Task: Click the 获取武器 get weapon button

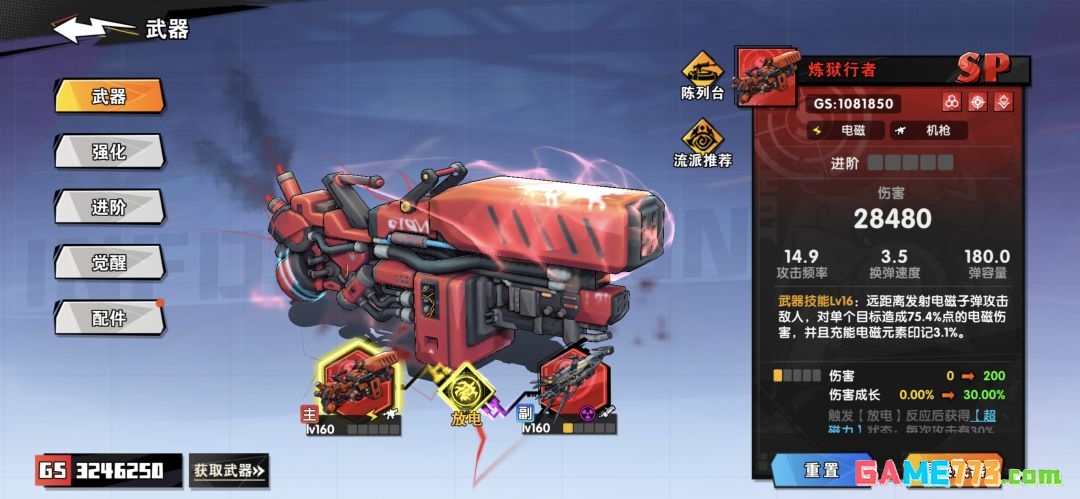Action: point(229,469)
